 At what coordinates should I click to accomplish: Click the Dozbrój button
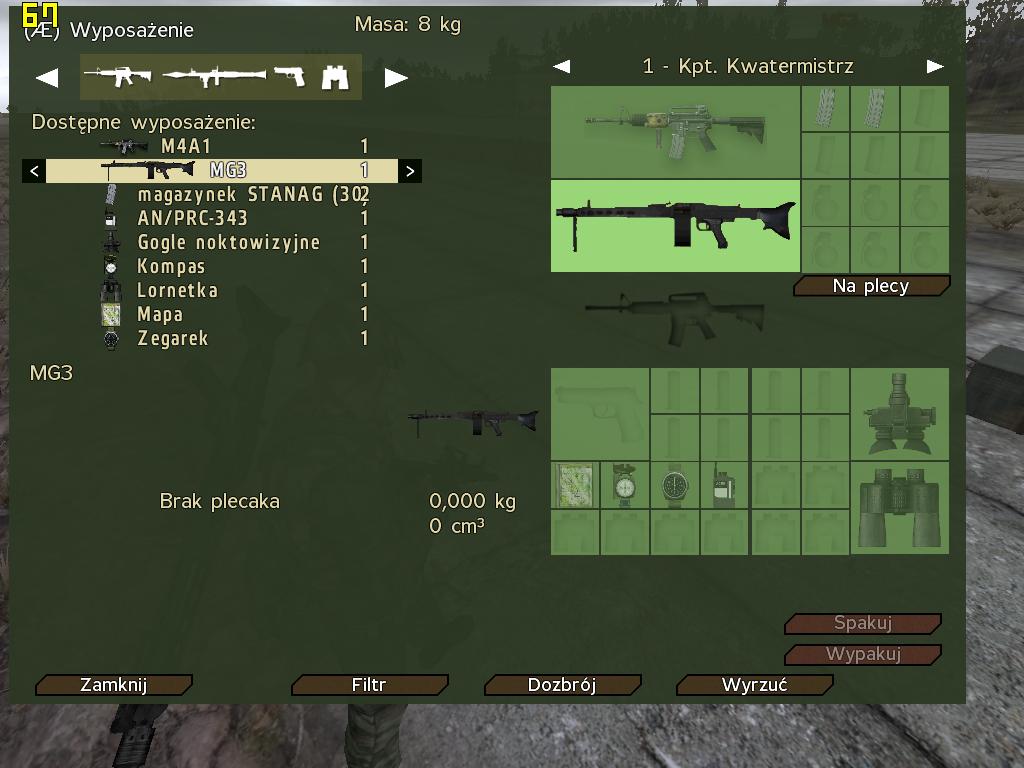(x=562, y=685)
